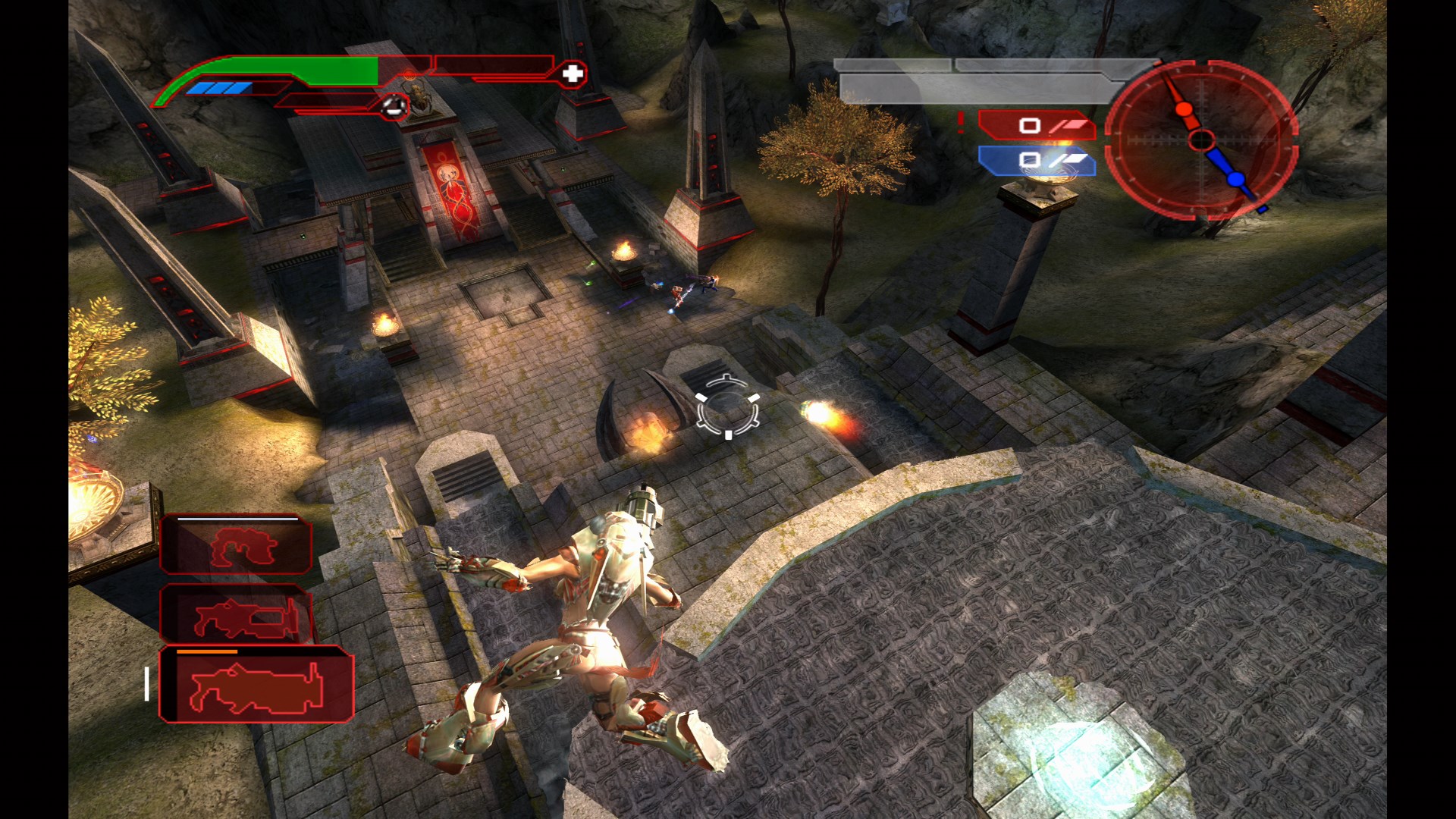Screen dimensions: 1456x819
Task: Select the blue team score panel
Action: (1035, 162)
